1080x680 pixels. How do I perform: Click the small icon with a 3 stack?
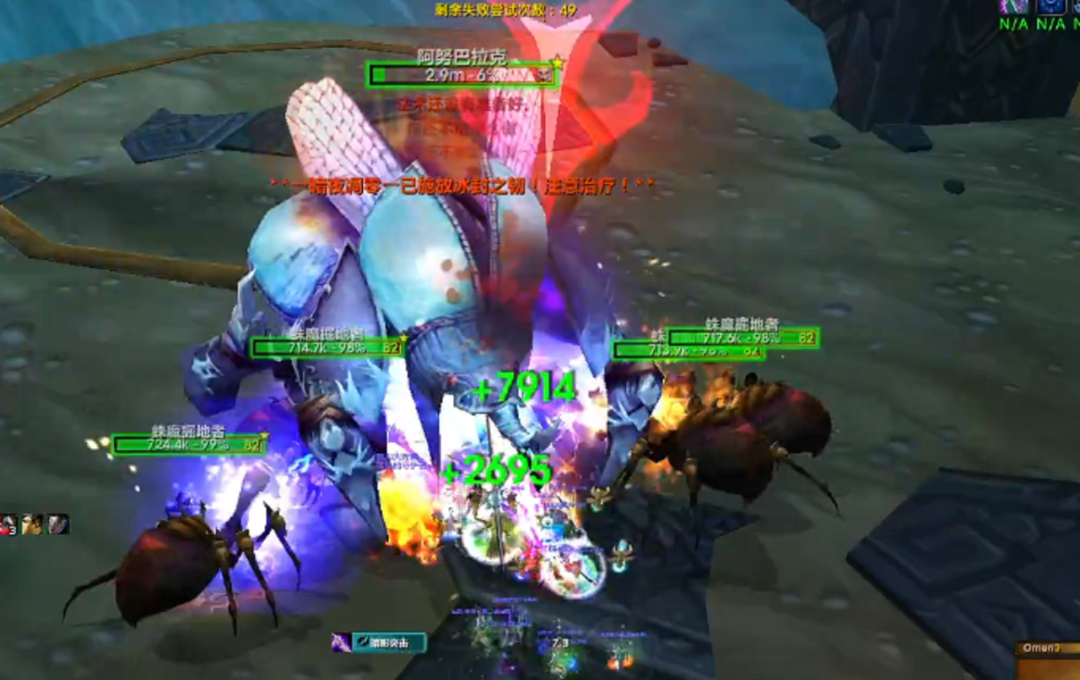(8, 524)
